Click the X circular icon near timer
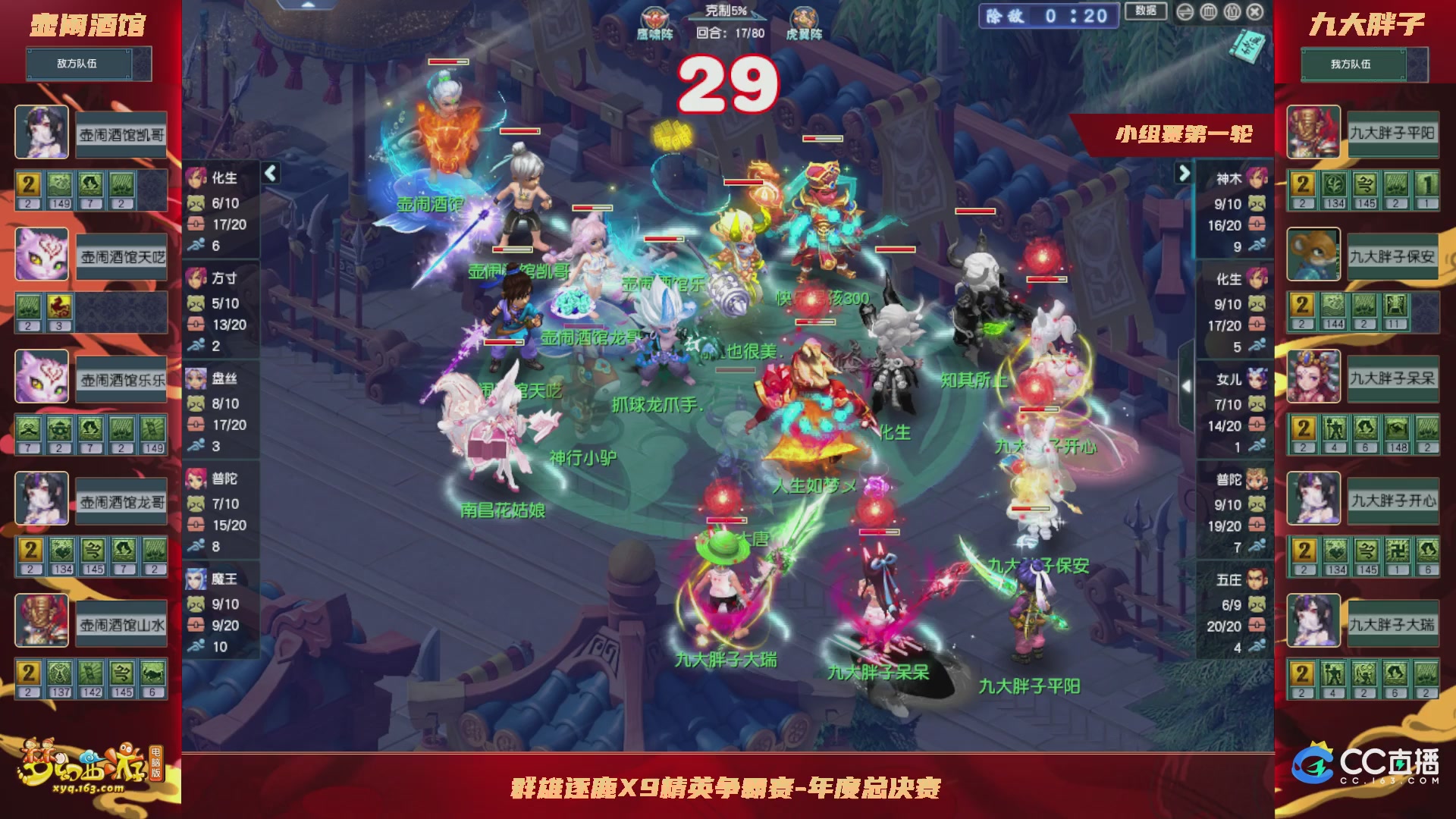The height and width of the screenshot is (819, 1456). [1254, 12]
